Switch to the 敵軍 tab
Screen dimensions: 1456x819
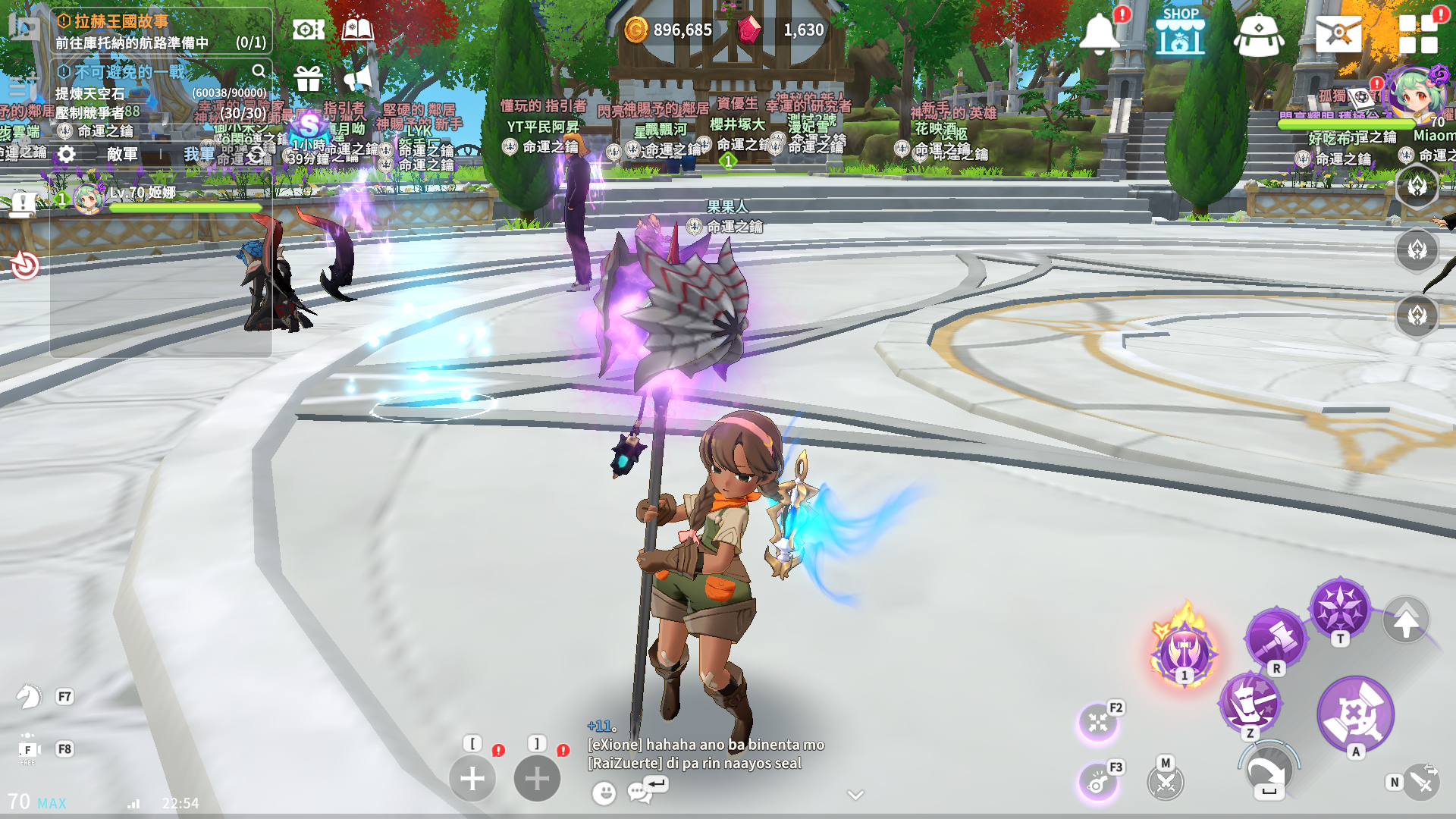(122, 155)
